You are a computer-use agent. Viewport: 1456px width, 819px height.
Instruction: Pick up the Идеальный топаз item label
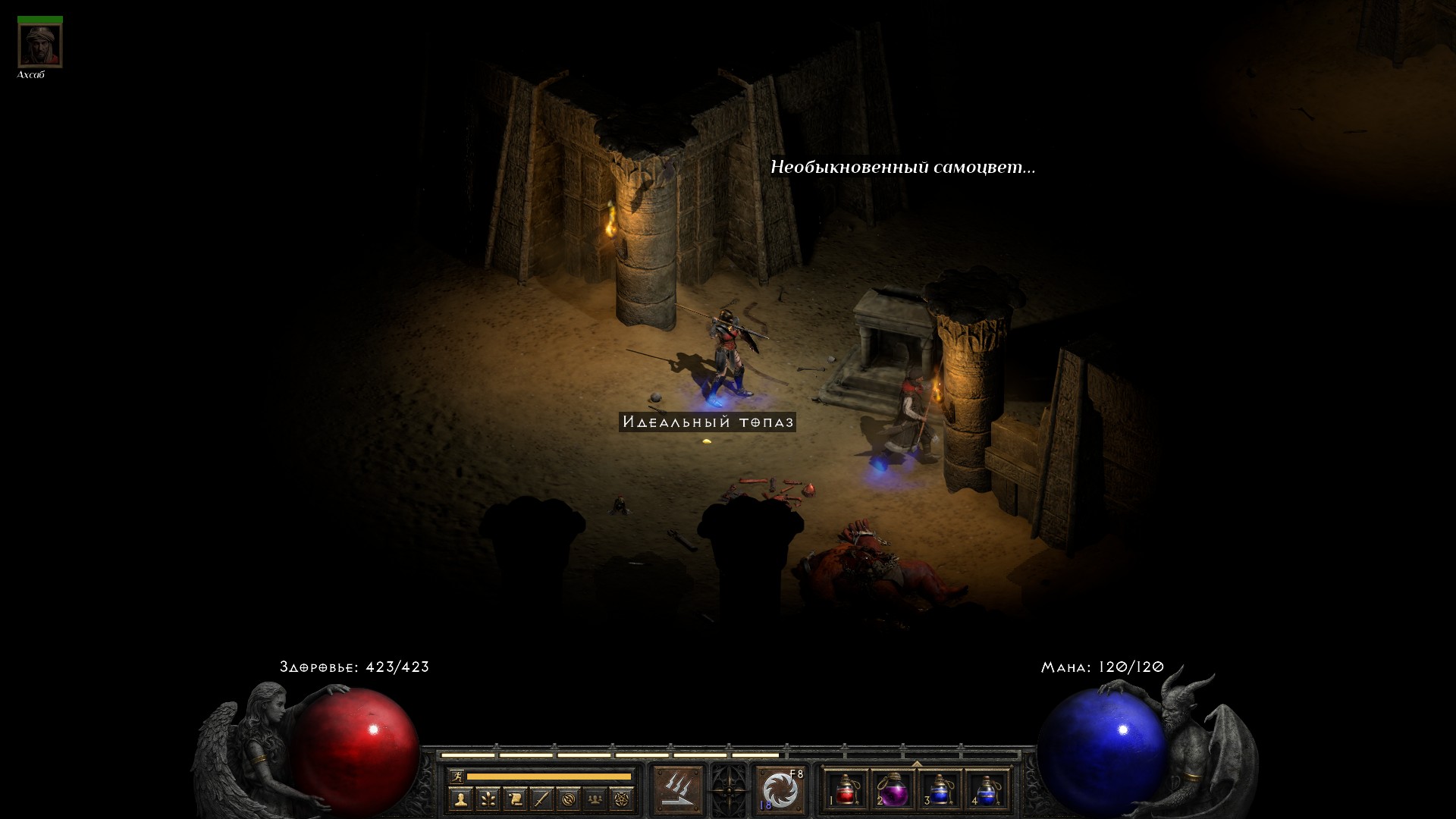pos(707,422)
